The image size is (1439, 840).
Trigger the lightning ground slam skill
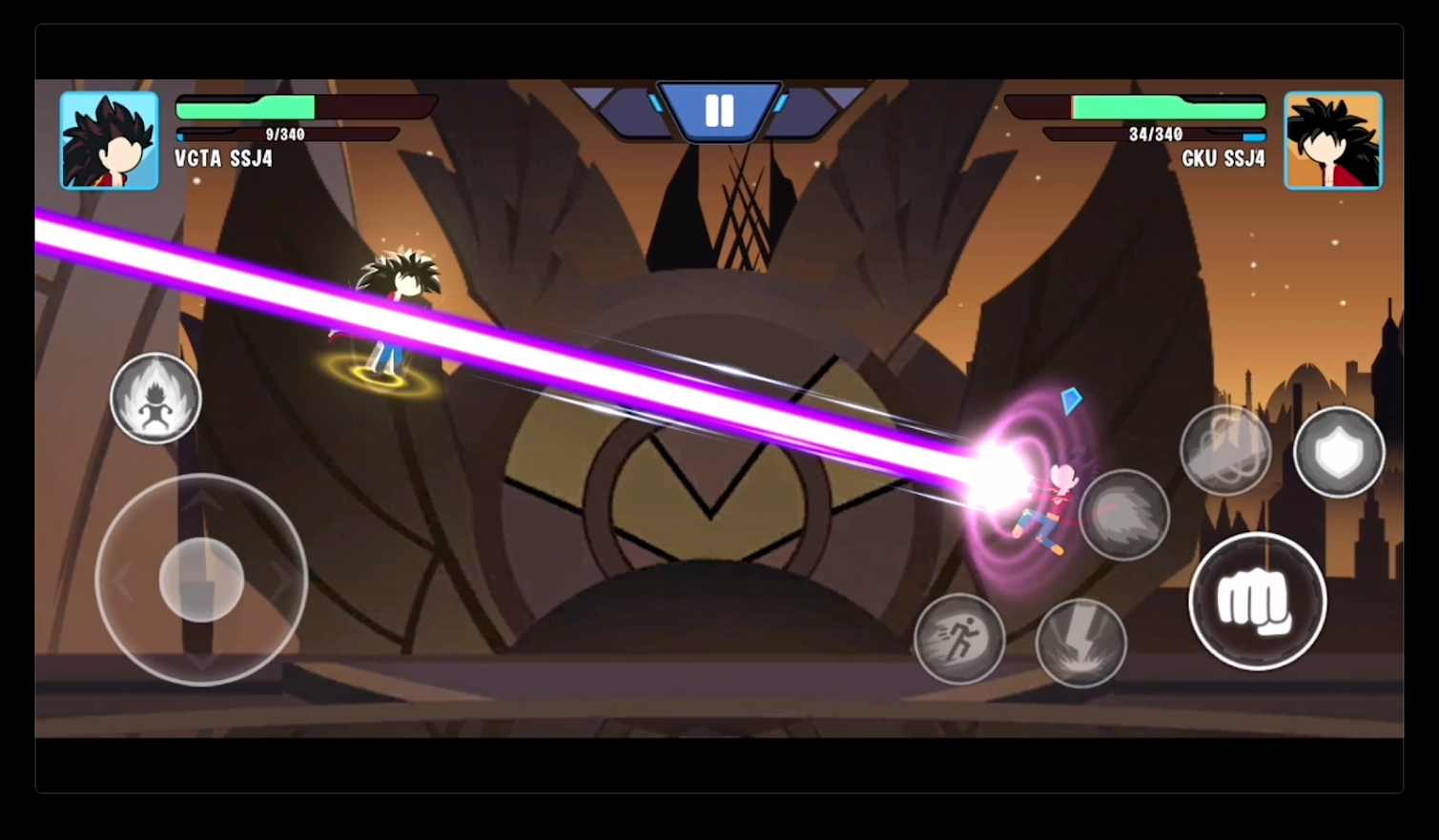[x=1080, y=642]
